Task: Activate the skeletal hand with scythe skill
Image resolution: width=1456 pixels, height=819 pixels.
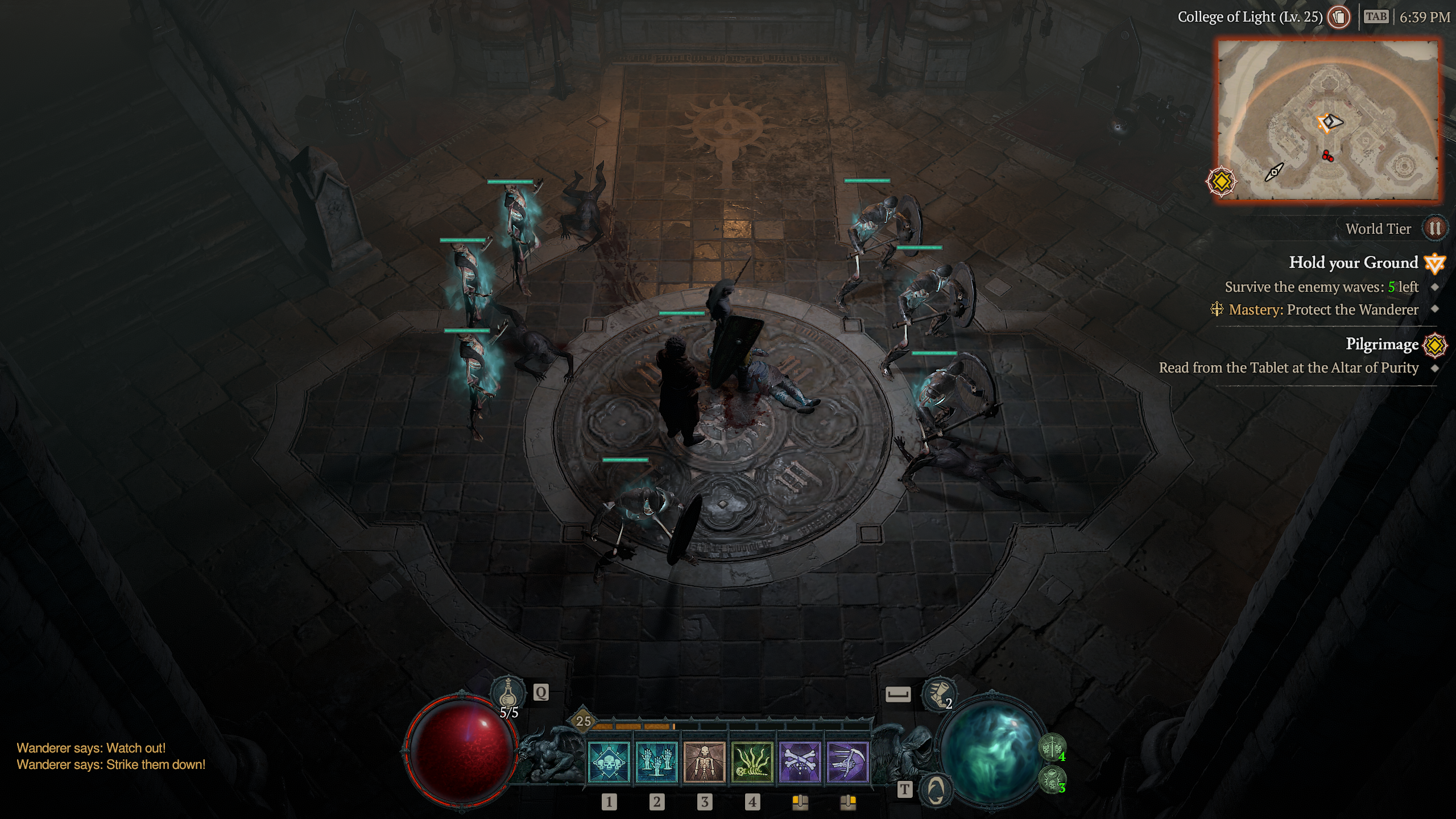Action: [847, 763]
